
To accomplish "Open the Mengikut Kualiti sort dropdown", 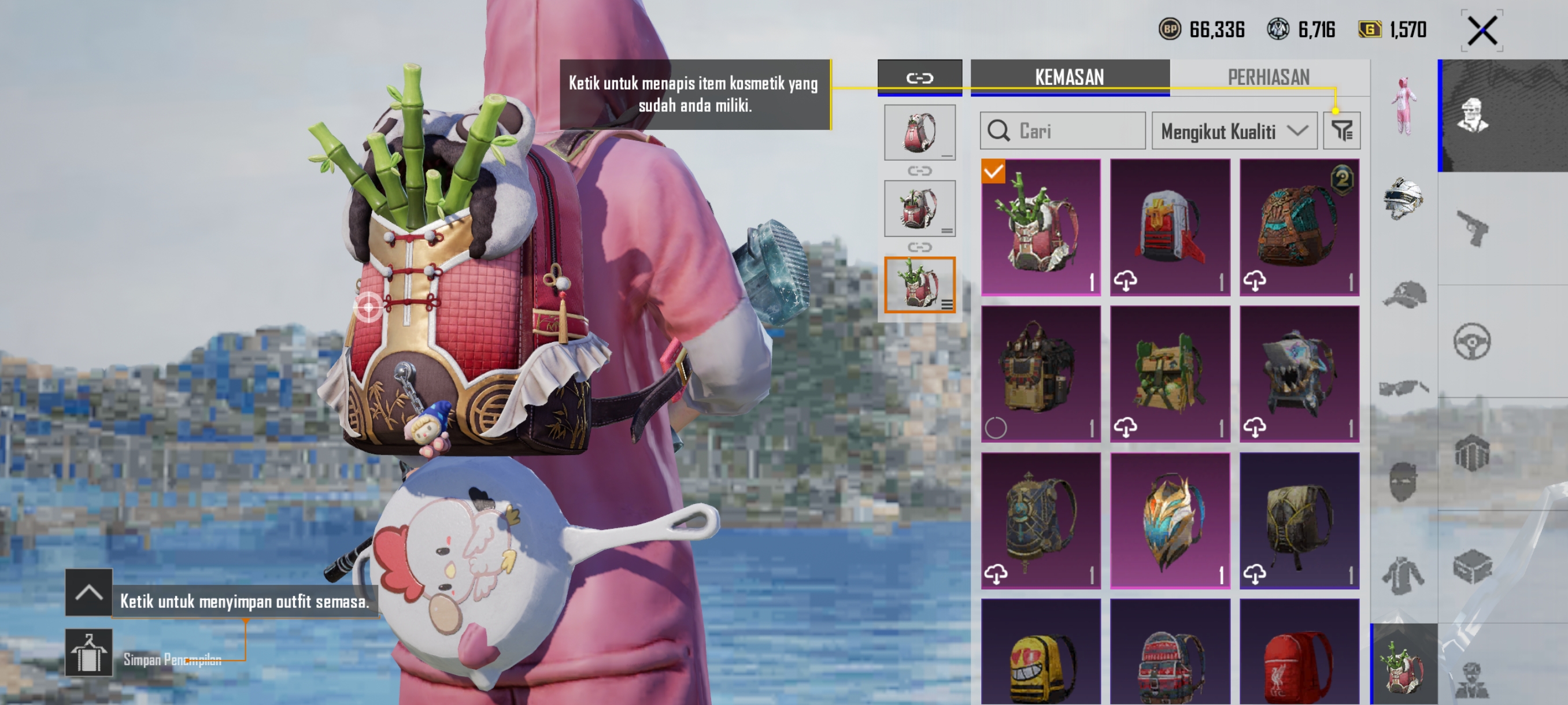I will pyautogui.click(x=1233, y=131).
